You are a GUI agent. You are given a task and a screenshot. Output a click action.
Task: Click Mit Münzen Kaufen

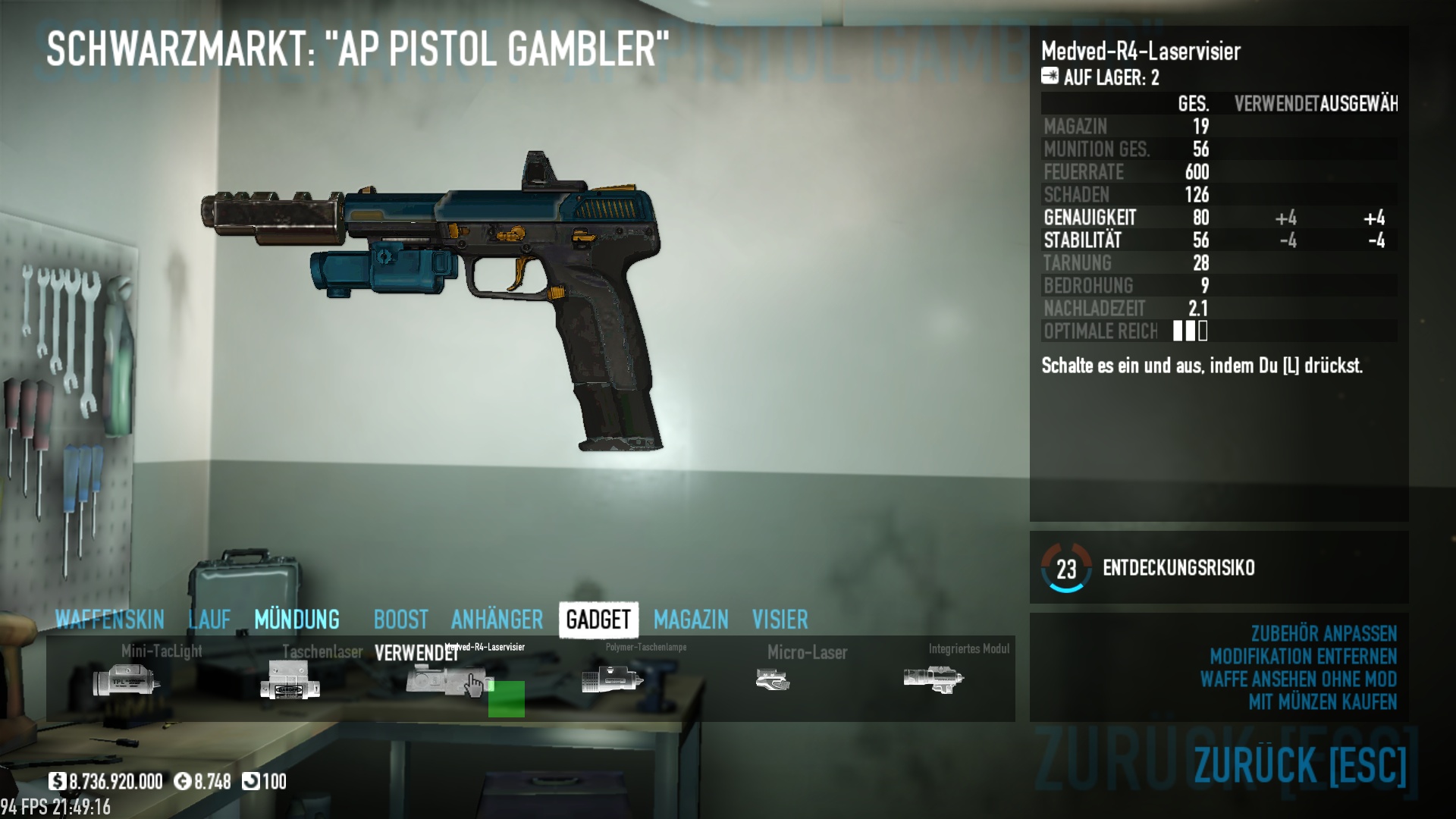[x=1323, y=702]
